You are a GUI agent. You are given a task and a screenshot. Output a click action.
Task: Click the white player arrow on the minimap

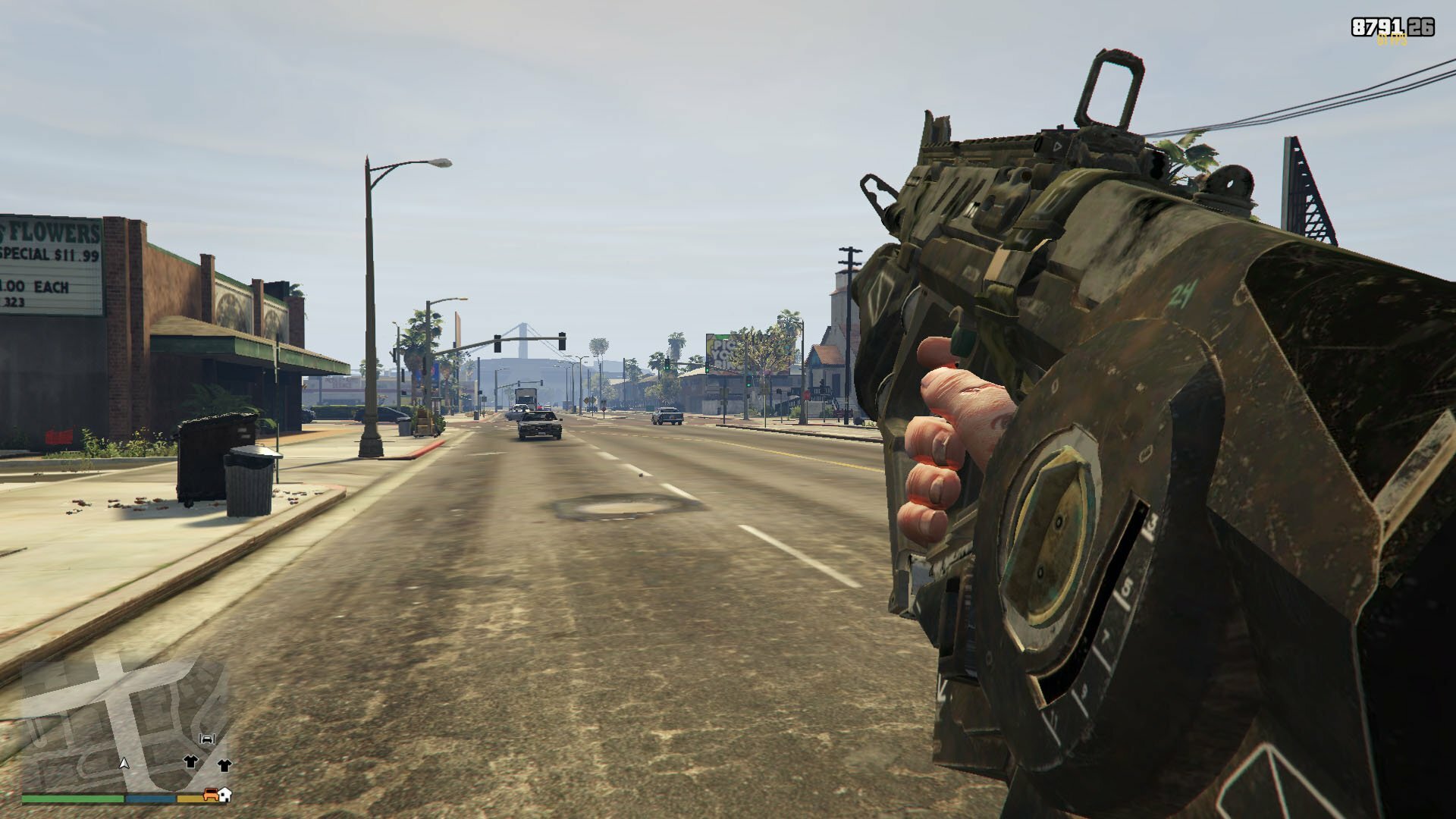tap(125, 762)
